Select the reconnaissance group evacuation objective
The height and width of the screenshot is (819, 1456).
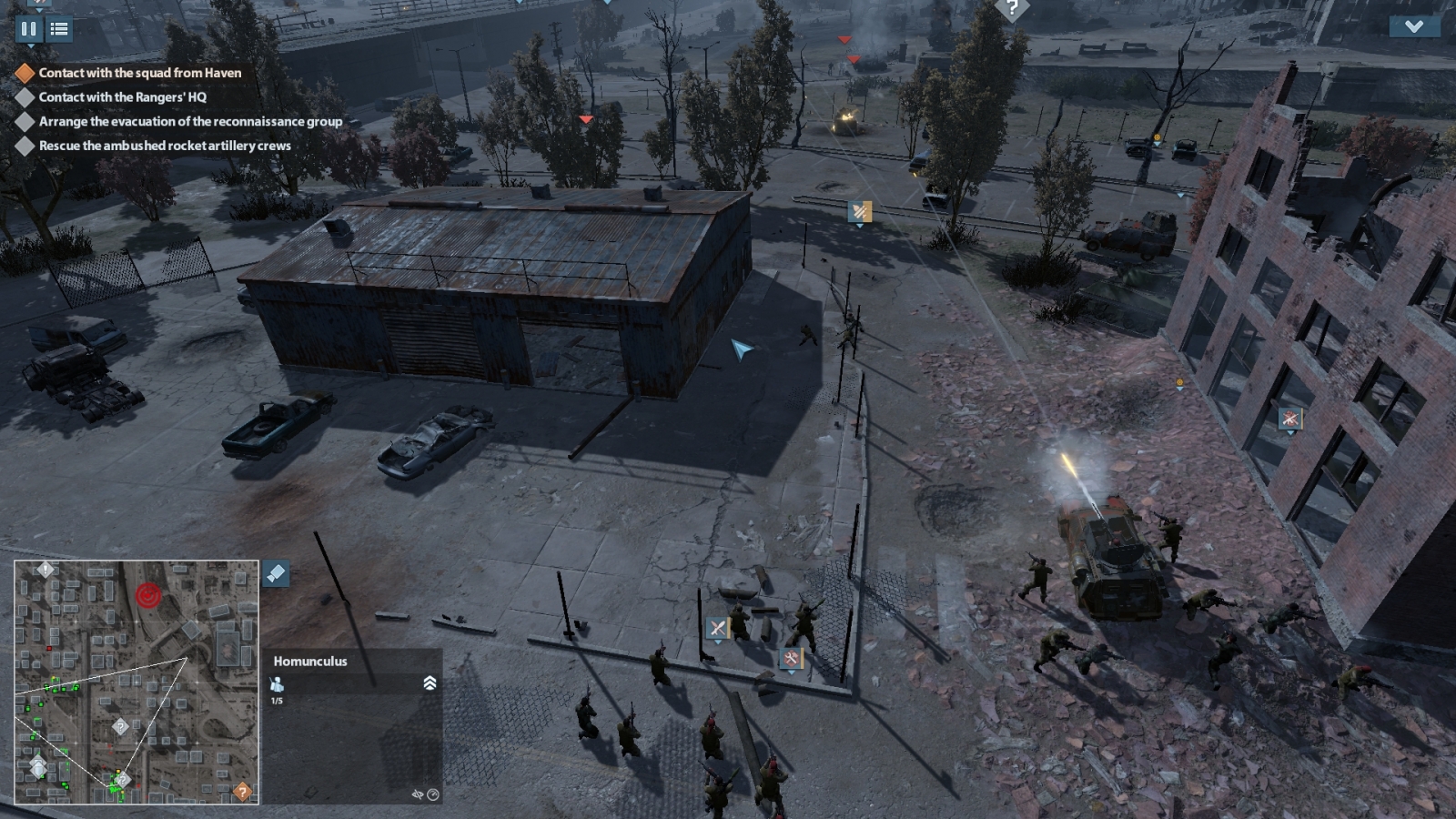190,121
